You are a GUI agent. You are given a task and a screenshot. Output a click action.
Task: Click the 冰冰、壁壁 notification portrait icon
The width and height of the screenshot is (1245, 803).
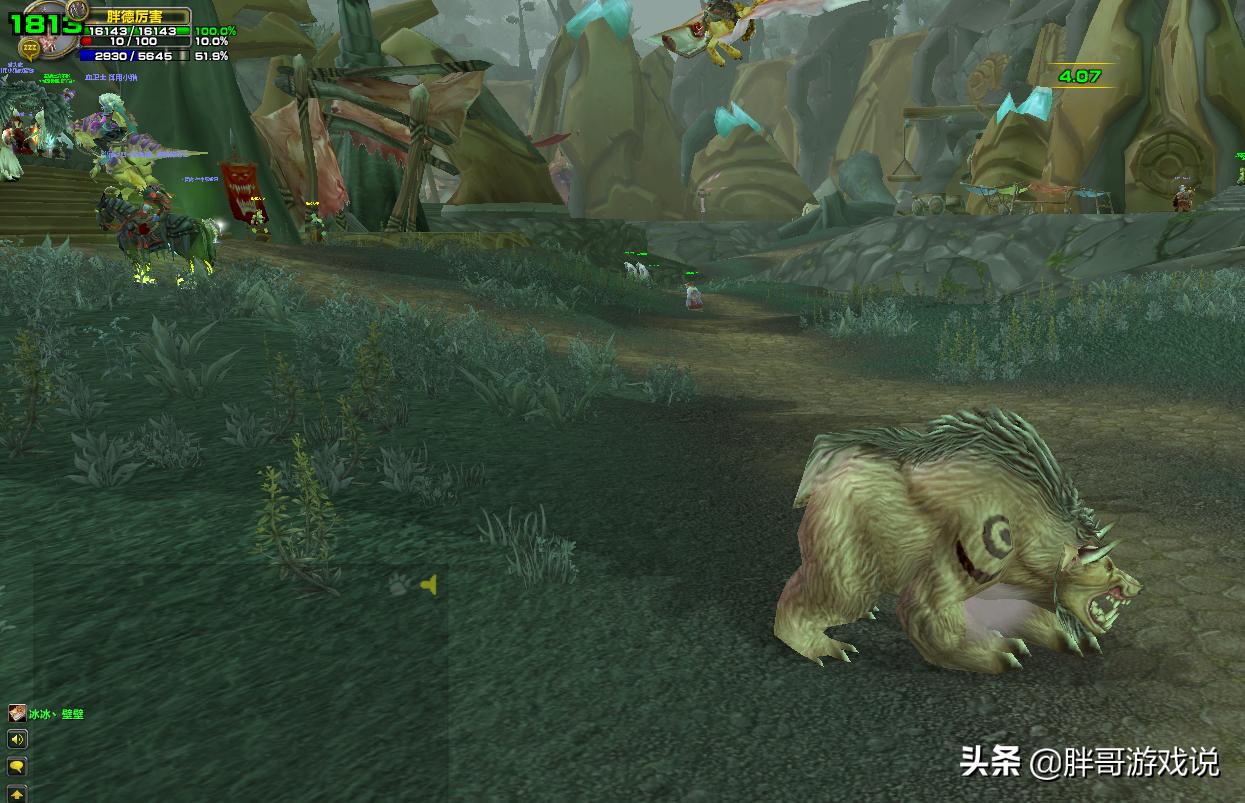[x=17, y=713]
